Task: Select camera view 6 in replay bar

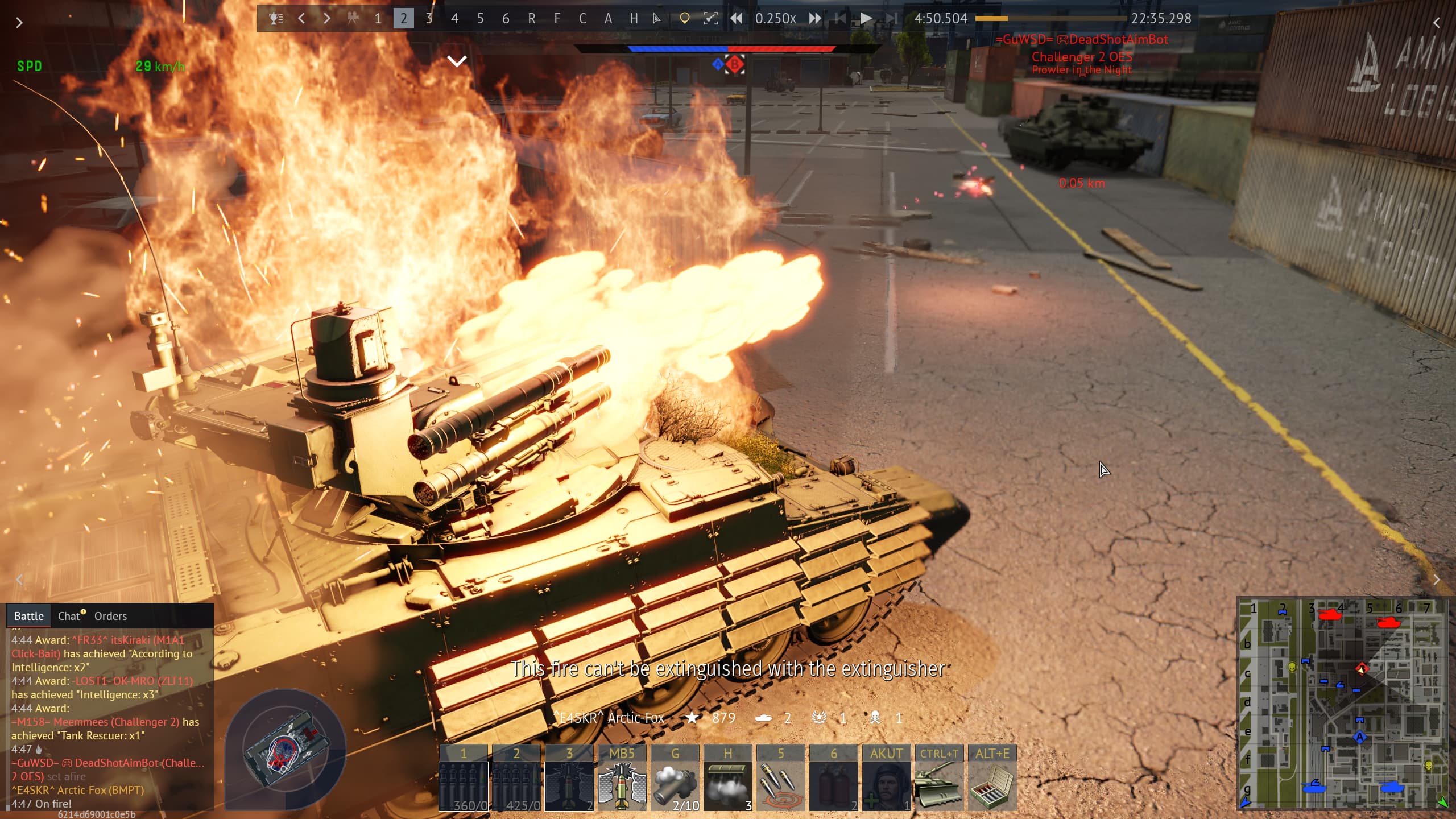Action: (x=506, y=19)
